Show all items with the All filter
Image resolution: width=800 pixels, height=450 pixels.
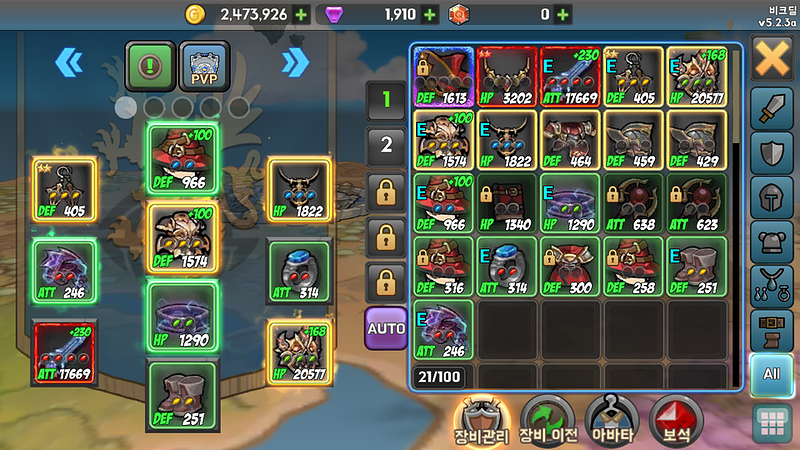click(x=772, y=374)
